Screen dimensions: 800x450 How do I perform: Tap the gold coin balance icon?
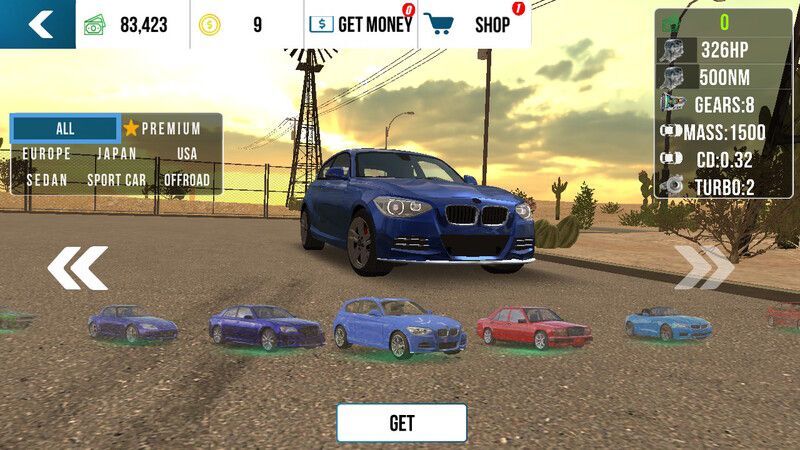point(209,25)
